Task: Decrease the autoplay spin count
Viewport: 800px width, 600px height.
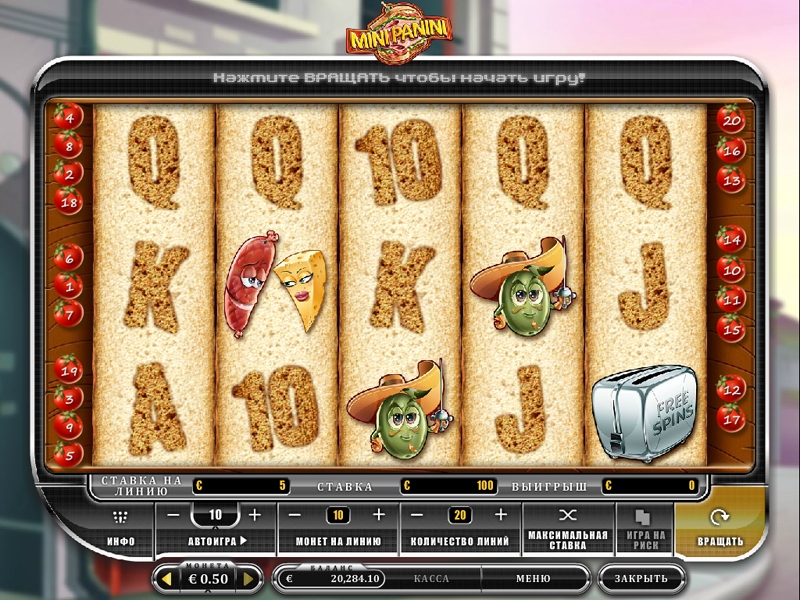Action: coord(174,515)
